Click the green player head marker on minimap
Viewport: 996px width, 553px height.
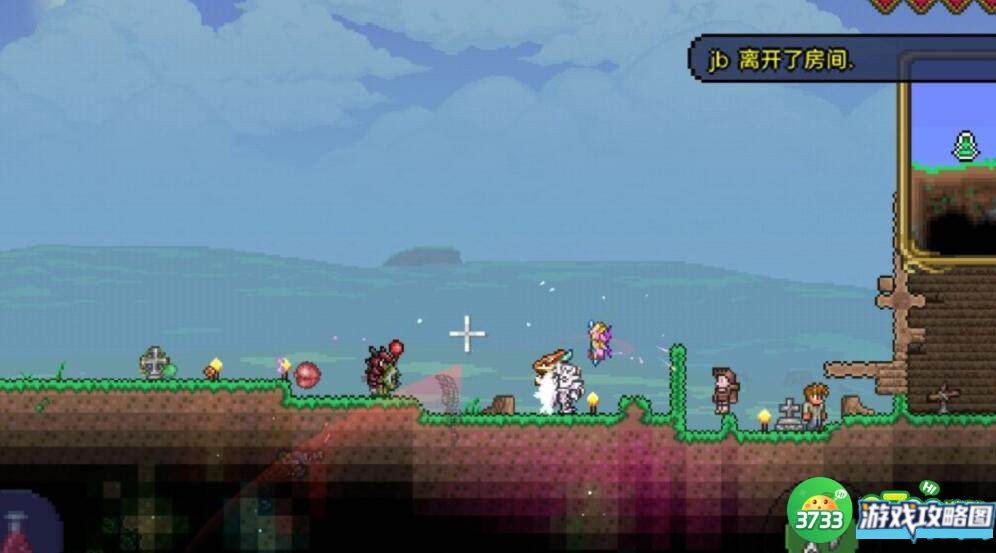(966, 147)
